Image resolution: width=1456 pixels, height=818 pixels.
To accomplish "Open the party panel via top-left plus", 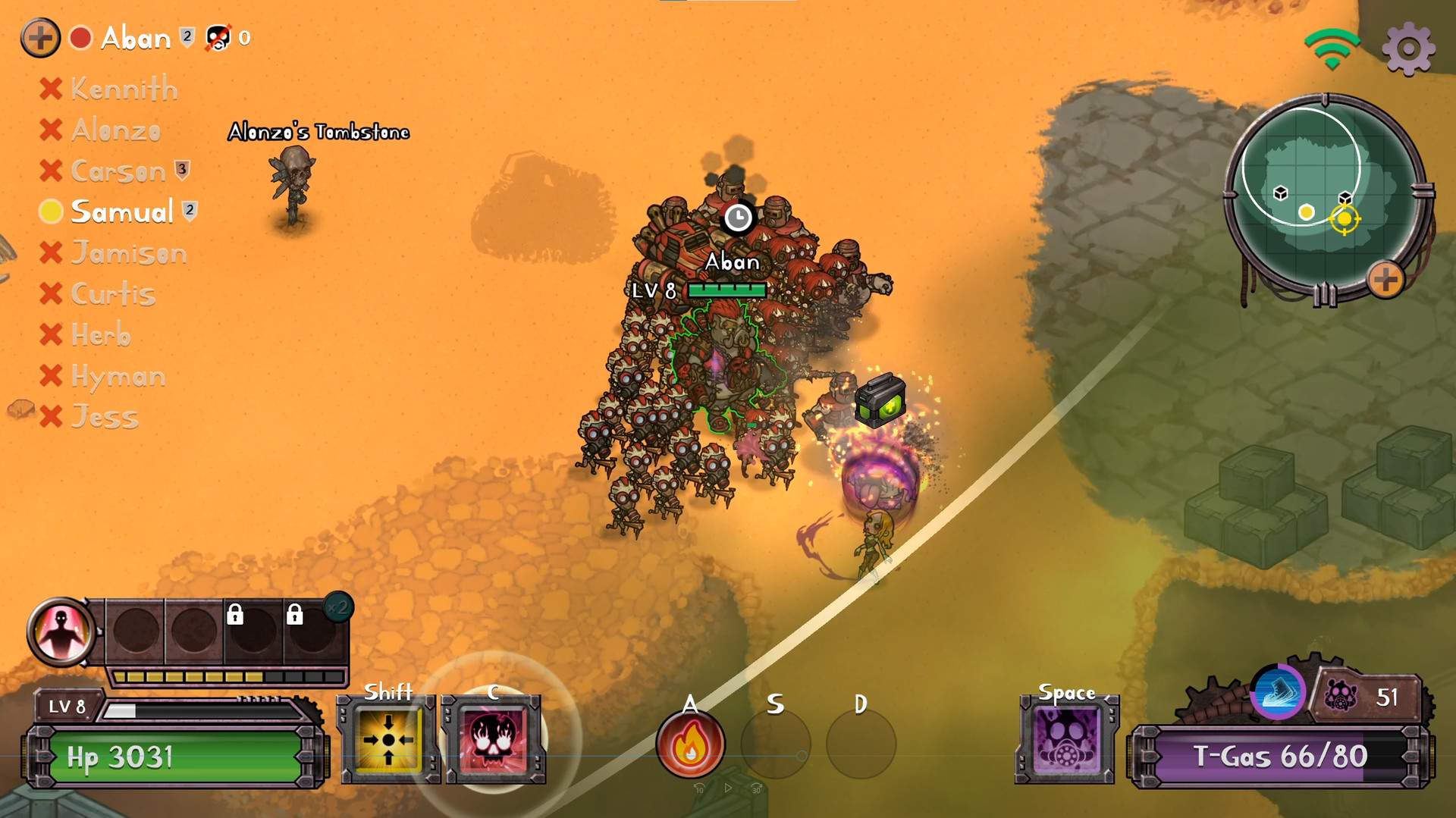I will 39,36.
